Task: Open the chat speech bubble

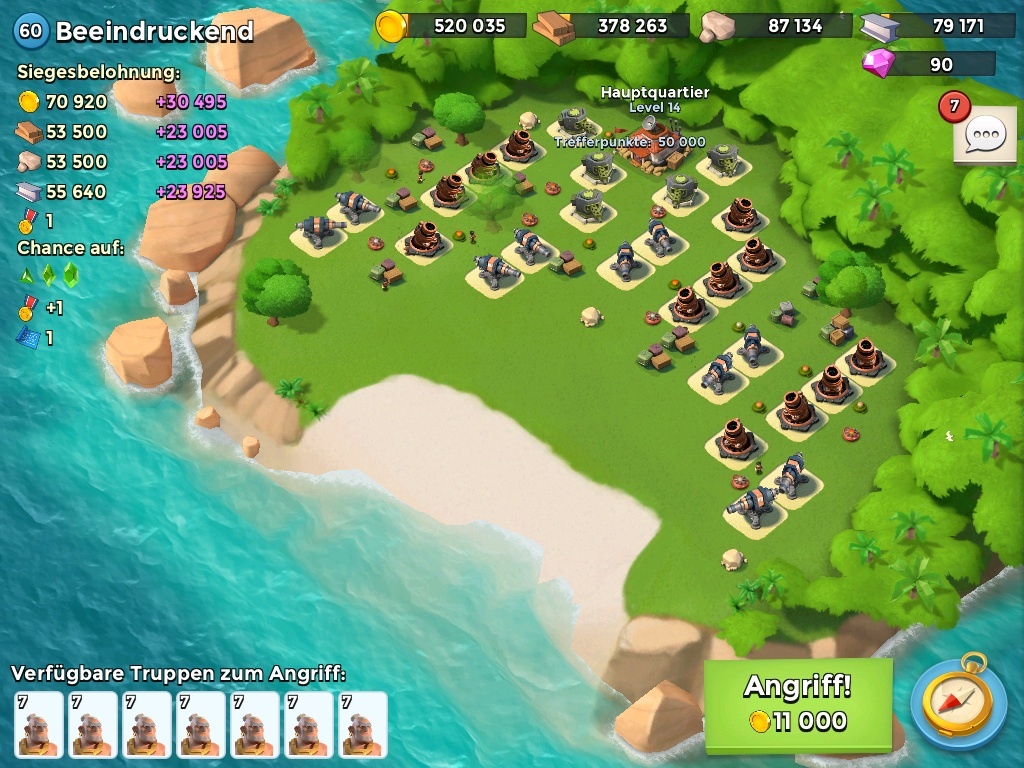Action: coord(984,134)
